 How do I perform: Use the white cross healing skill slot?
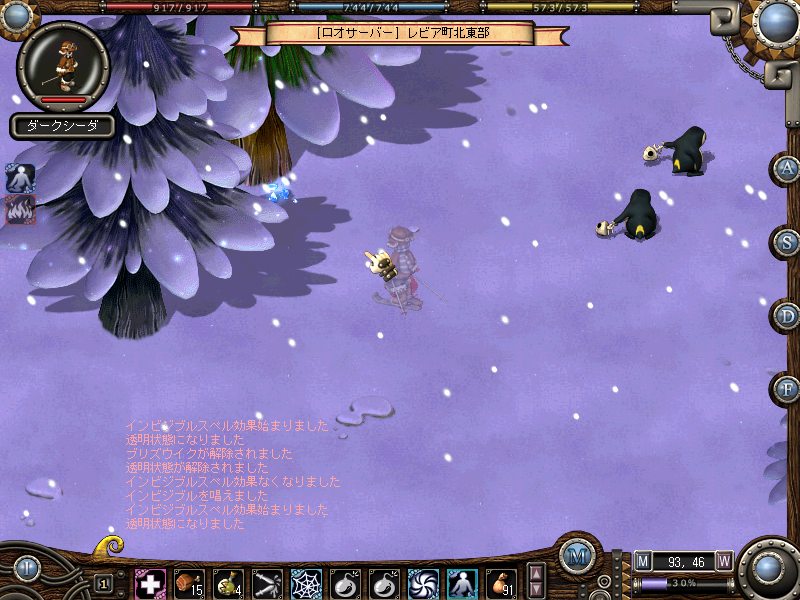(x=150, y=583)
